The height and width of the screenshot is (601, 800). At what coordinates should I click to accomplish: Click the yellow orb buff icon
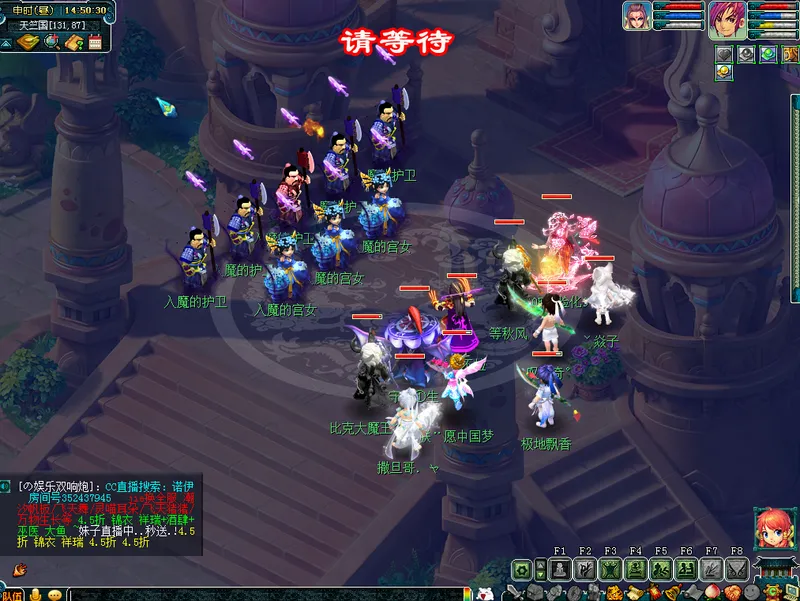724,71
